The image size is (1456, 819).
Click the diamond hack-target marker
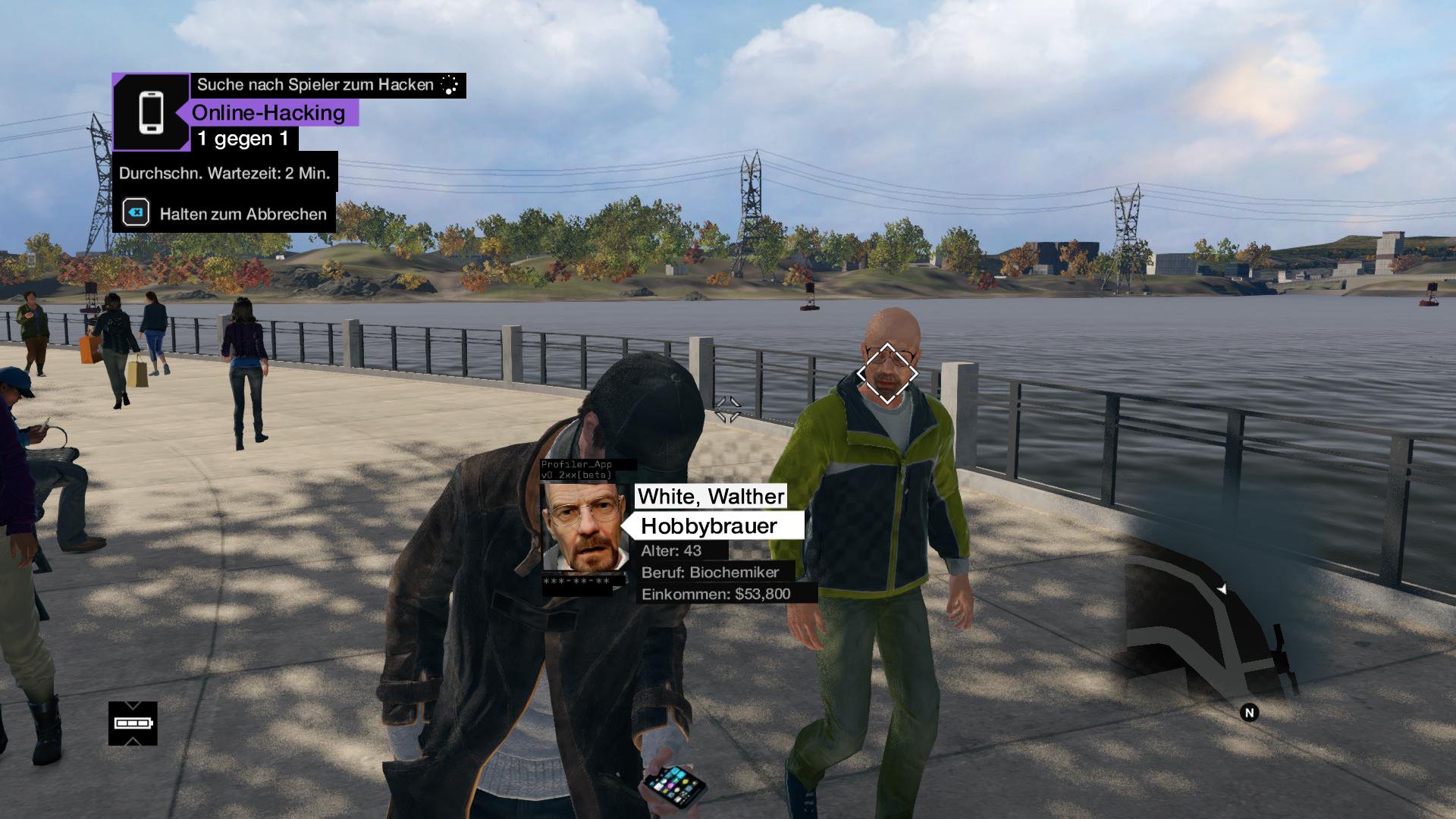pyautogui.click(x=886, y=373)
